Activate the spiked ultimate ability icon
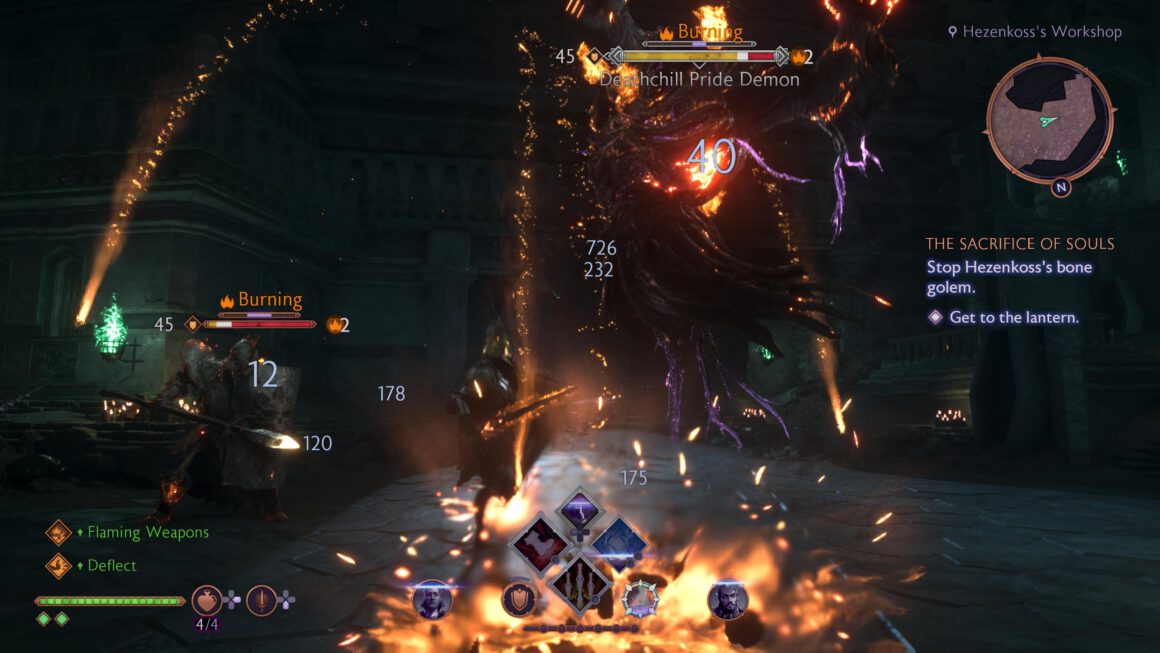Image resolution: width=1160 pixels, height=653 pixels. coord(640,598)
